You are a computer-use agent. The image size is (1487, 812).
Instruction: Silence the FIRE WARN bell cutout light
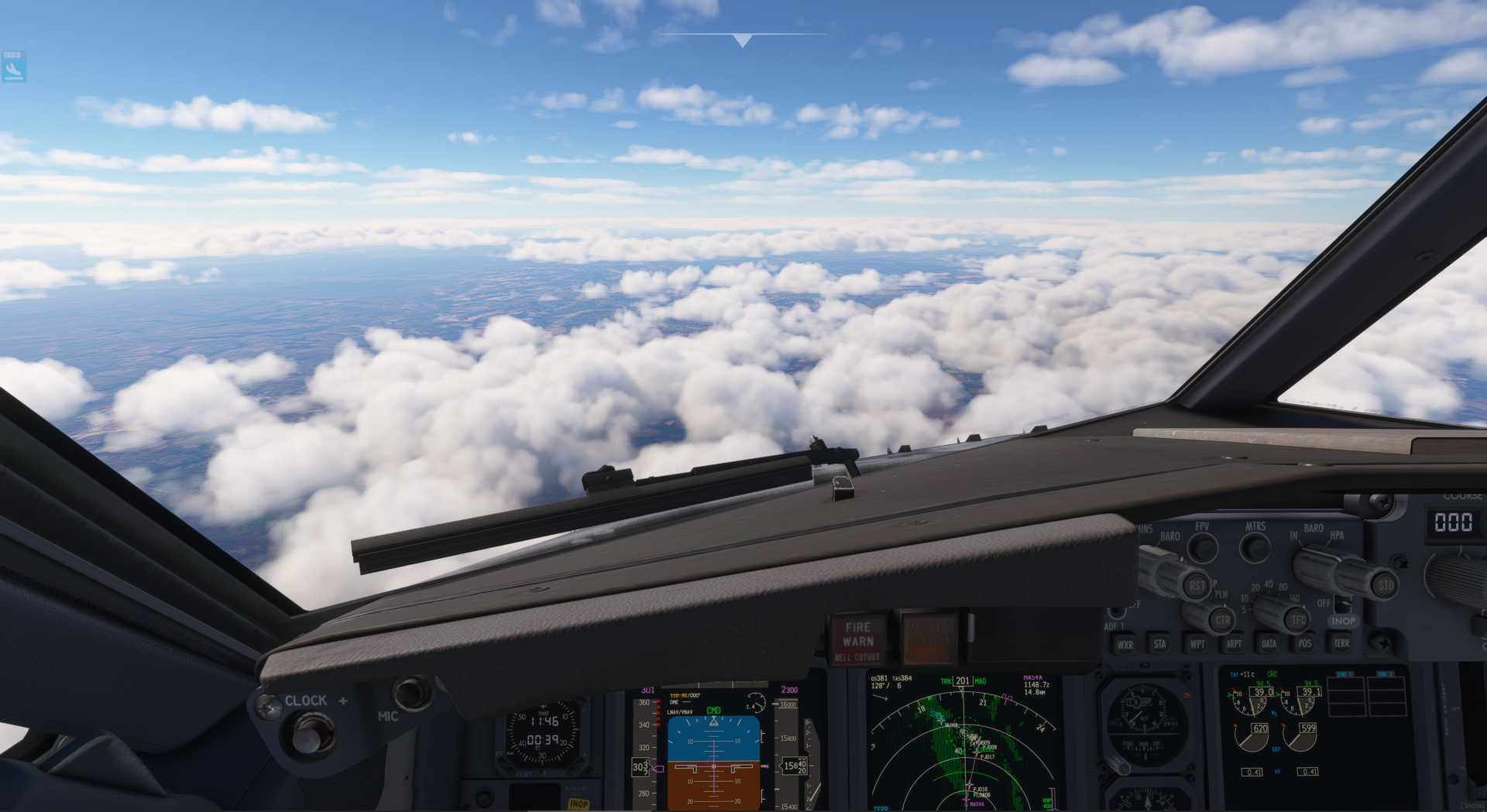coord(857,640)
